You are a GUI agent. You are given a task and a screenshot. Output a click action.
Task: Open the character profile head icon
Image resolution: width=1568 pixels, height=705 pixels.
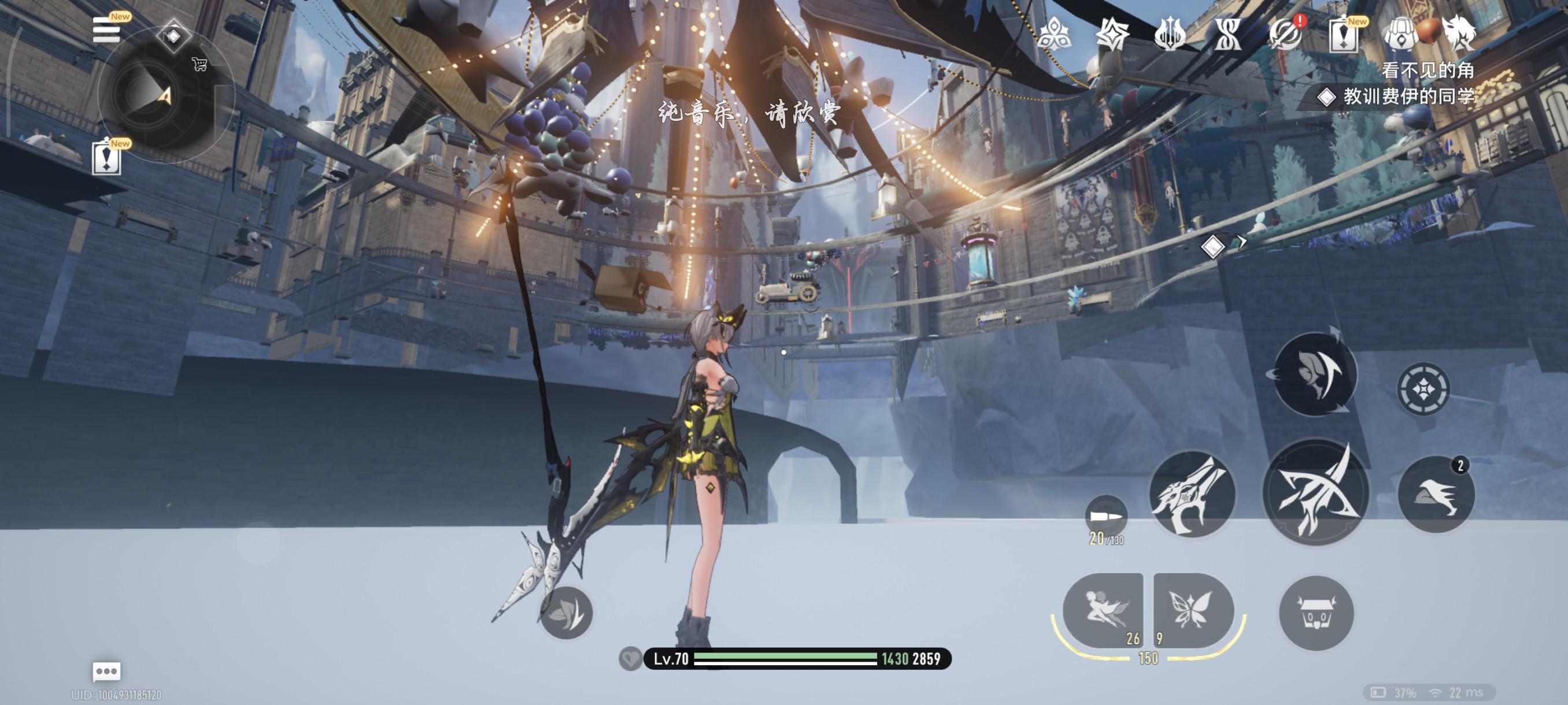[x=1460, y=32]
